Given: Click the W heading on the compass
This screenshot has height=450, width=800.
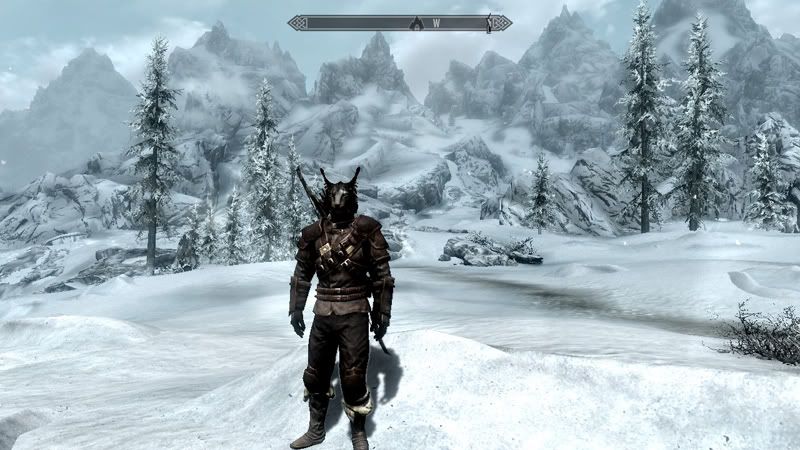Looking at the screenshot, I should [436, 22].
